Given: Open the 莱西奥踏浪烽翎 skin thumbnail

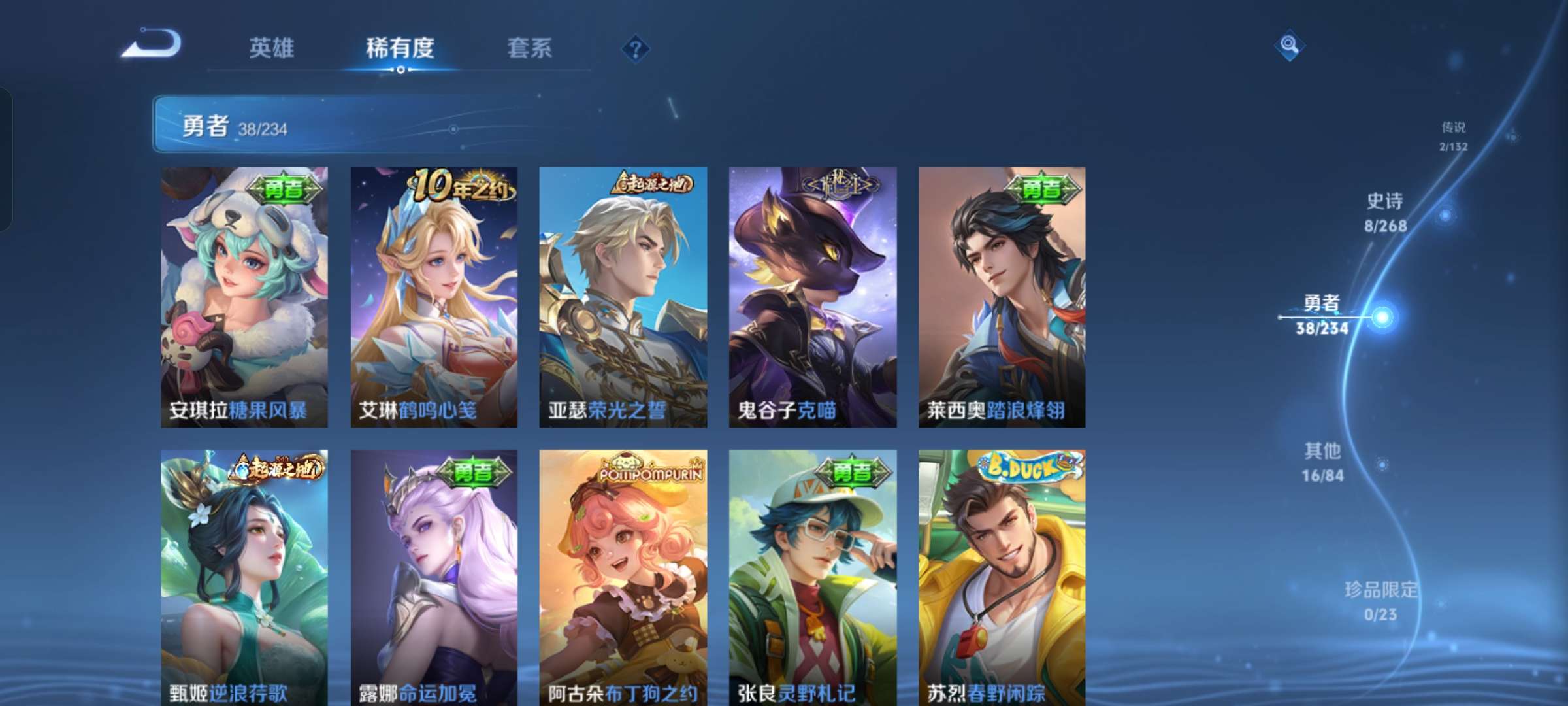Looking at the screenshot, I should point(1004,297).
